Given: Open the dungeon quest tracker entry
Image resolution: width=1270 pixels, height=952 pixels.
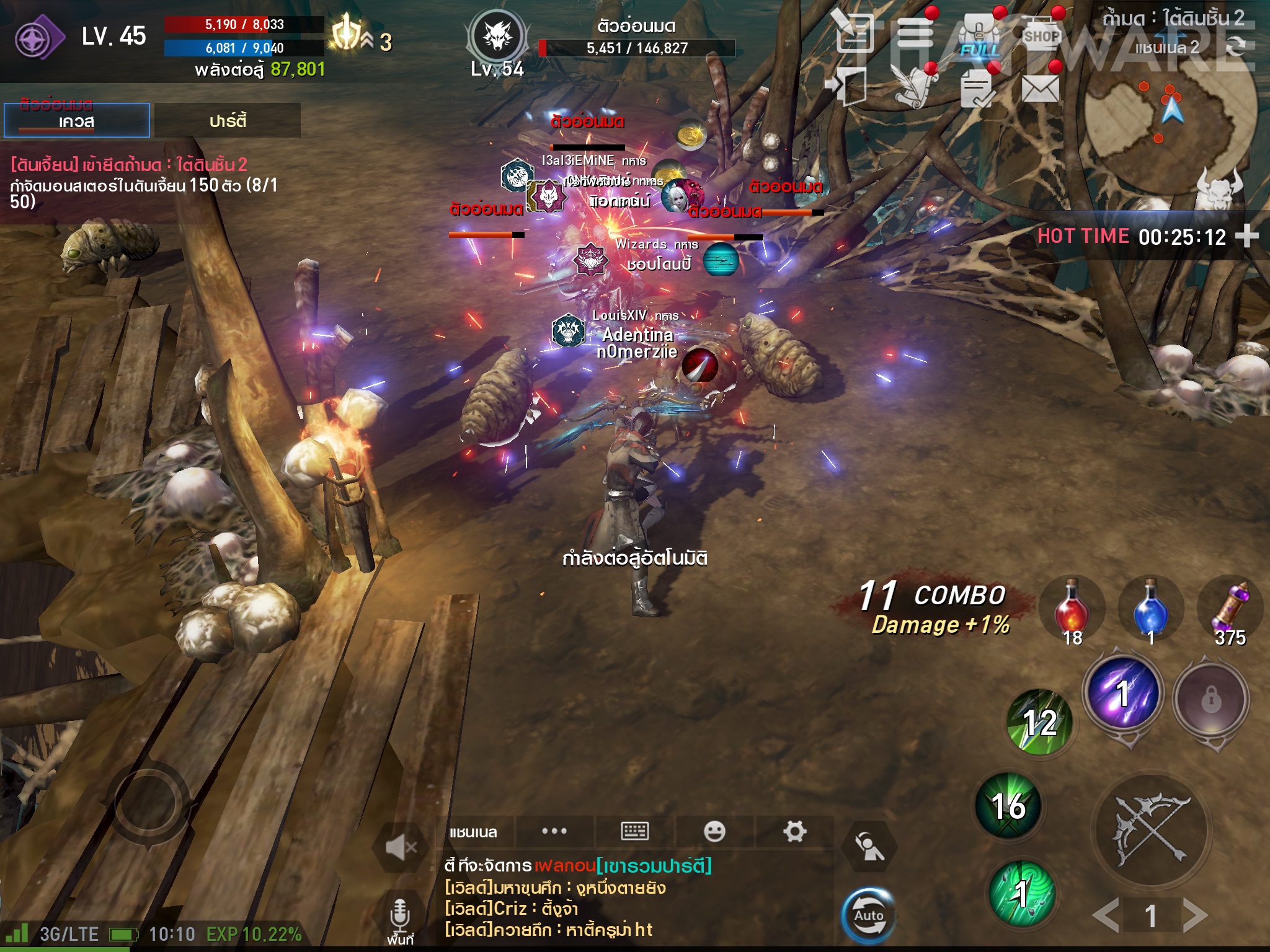Looking at the screenshot, I should pyautogui.click(x=143, y=183).
